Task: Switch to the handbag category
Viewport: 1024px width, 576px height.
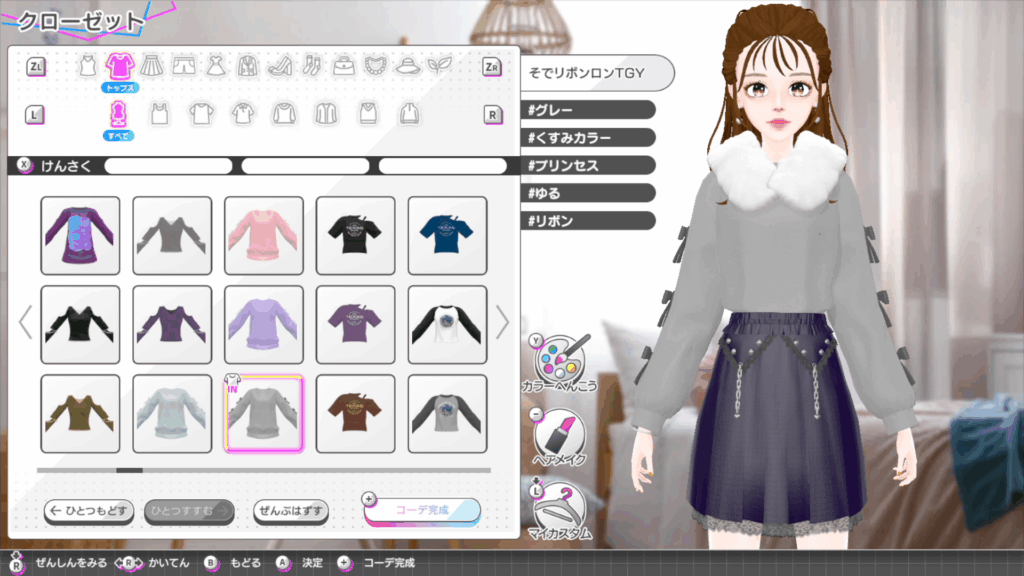Action: (x=343, y=66)
